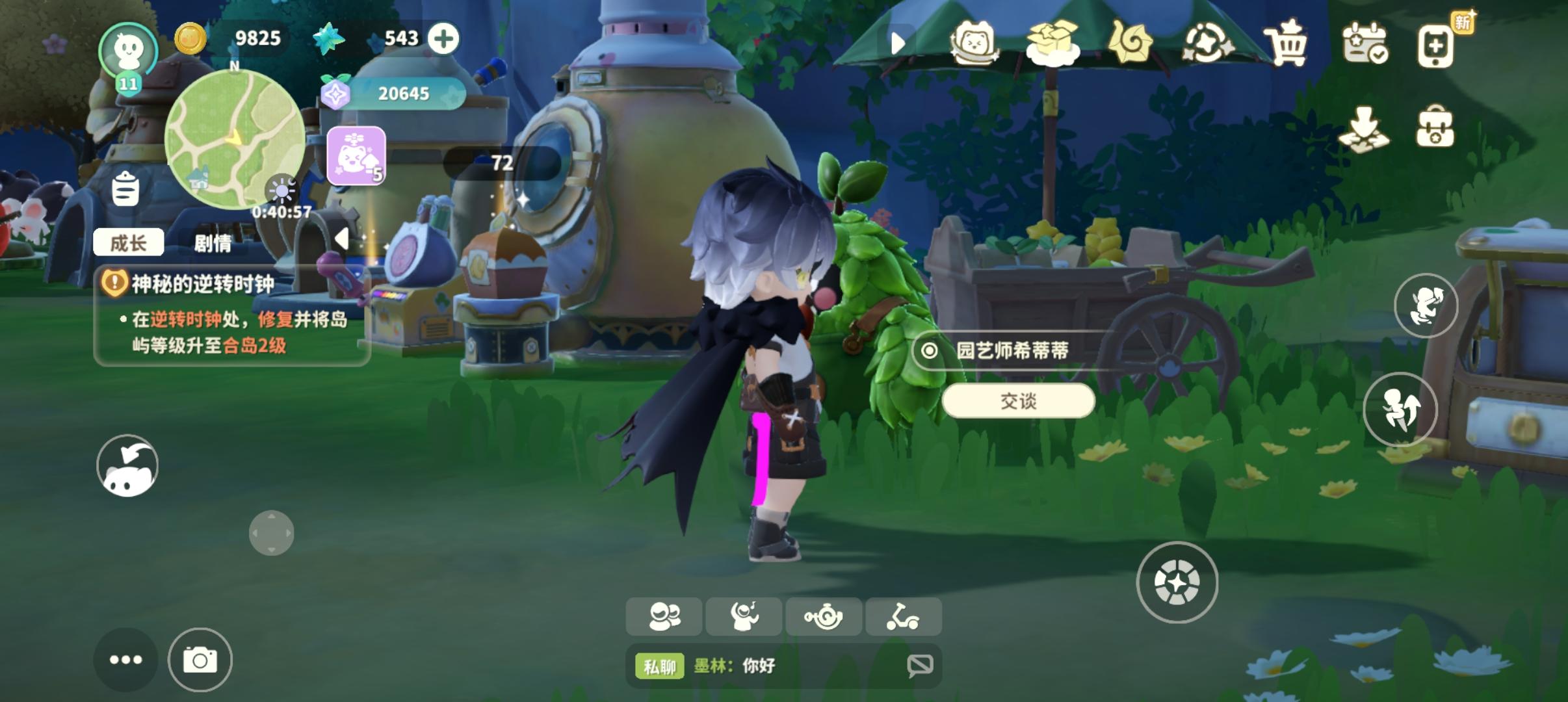1568x702 pixels.
Task: Open the horn announcement icon
Action: pos(824,617)
